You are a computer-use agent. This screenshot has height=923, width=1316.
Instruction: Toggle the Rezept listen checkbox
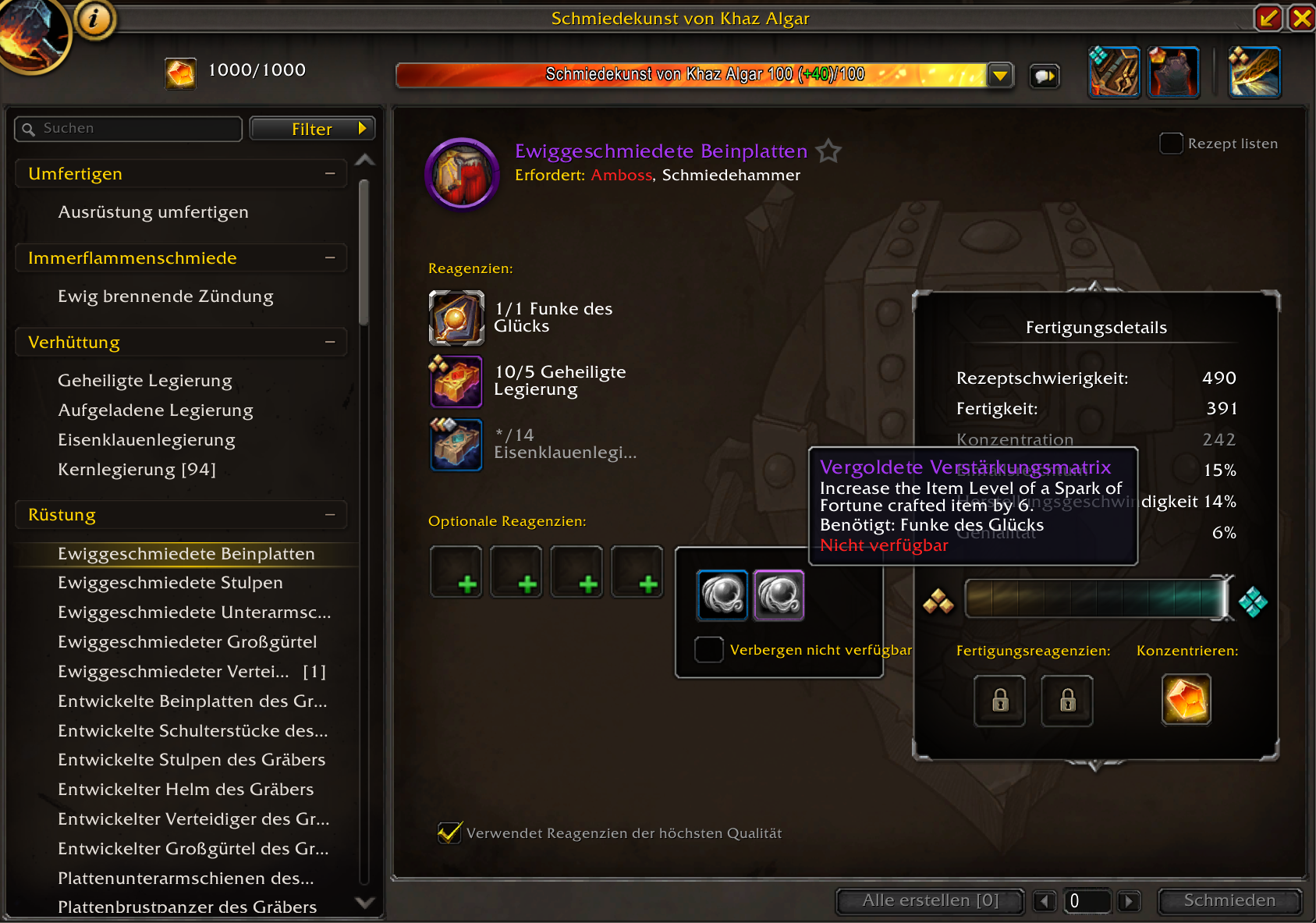point(1171,144)
